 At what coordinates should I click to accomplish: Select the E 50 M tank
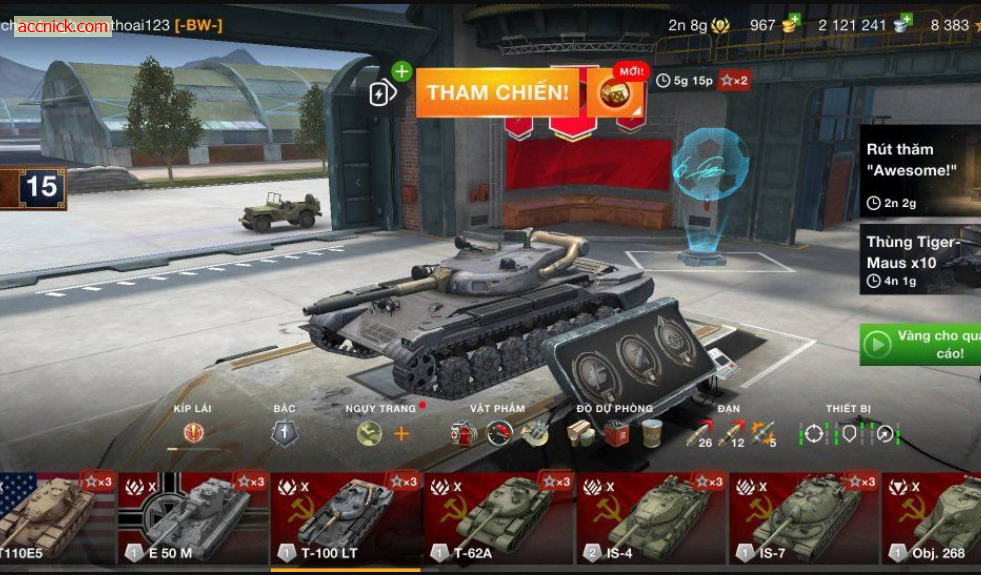pyautogui.click(x=194, y=518)
